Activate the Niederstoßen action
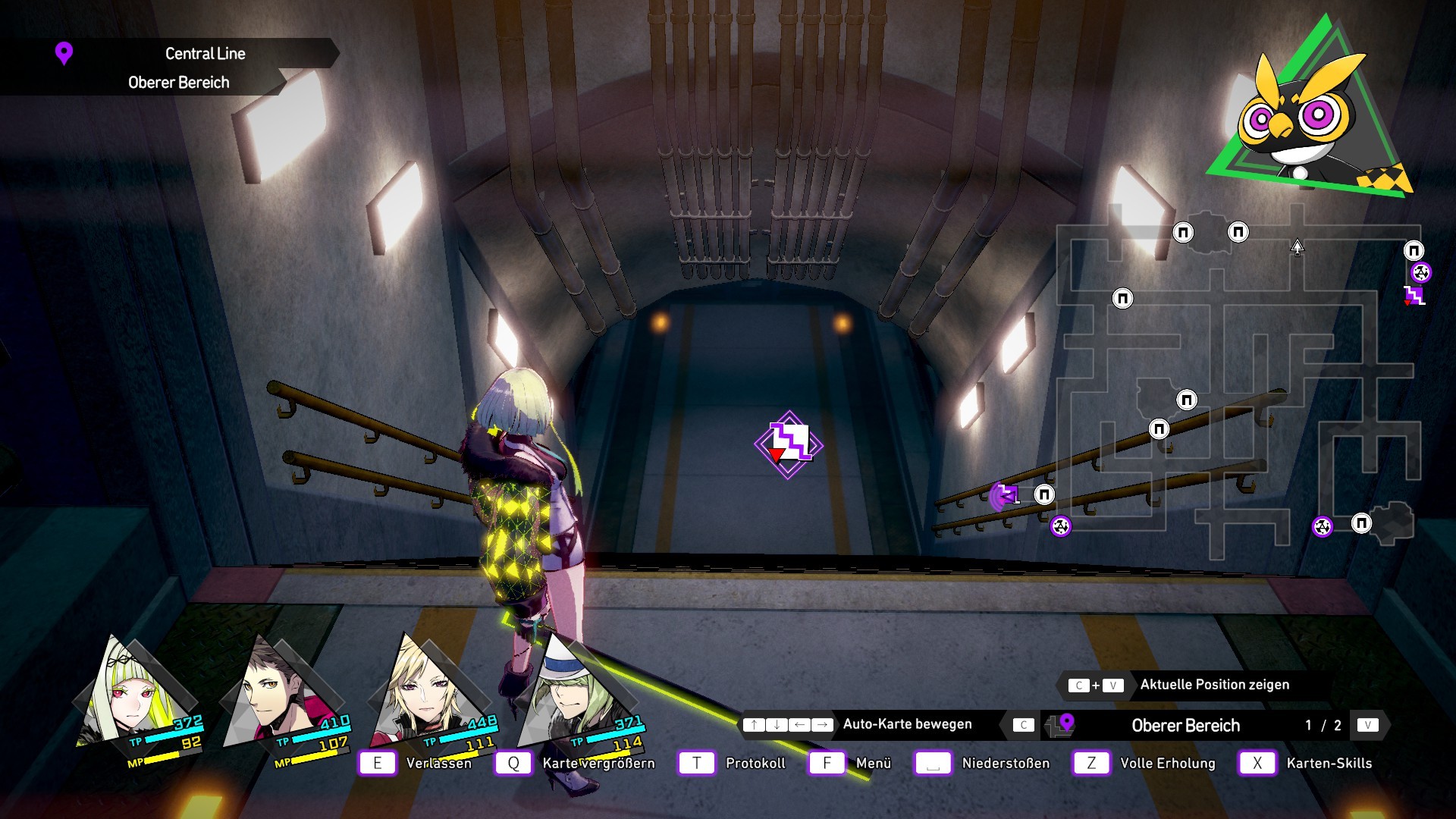Image resolution: width=1456 pixels, height=819 pixels. [1006, 763]
